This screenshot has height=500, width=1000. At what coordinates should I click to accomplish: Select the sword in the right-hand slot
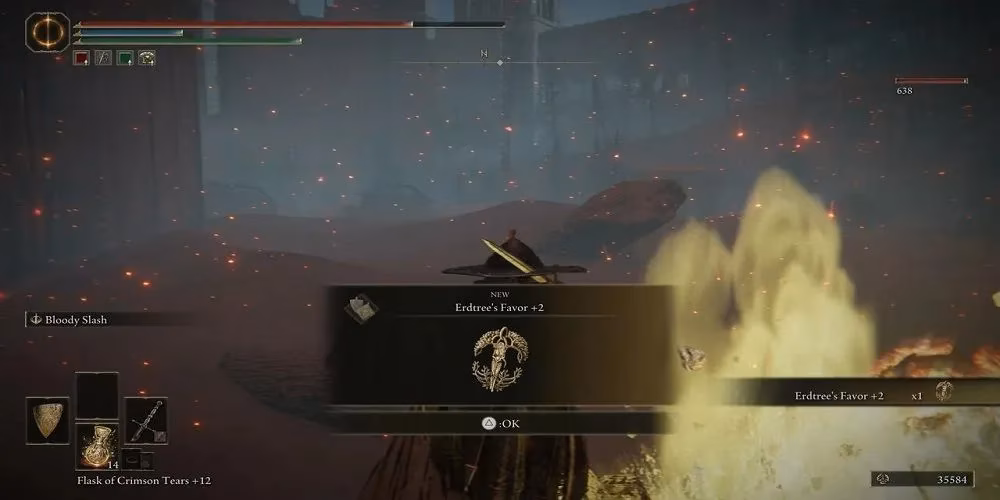click(146, 418)
